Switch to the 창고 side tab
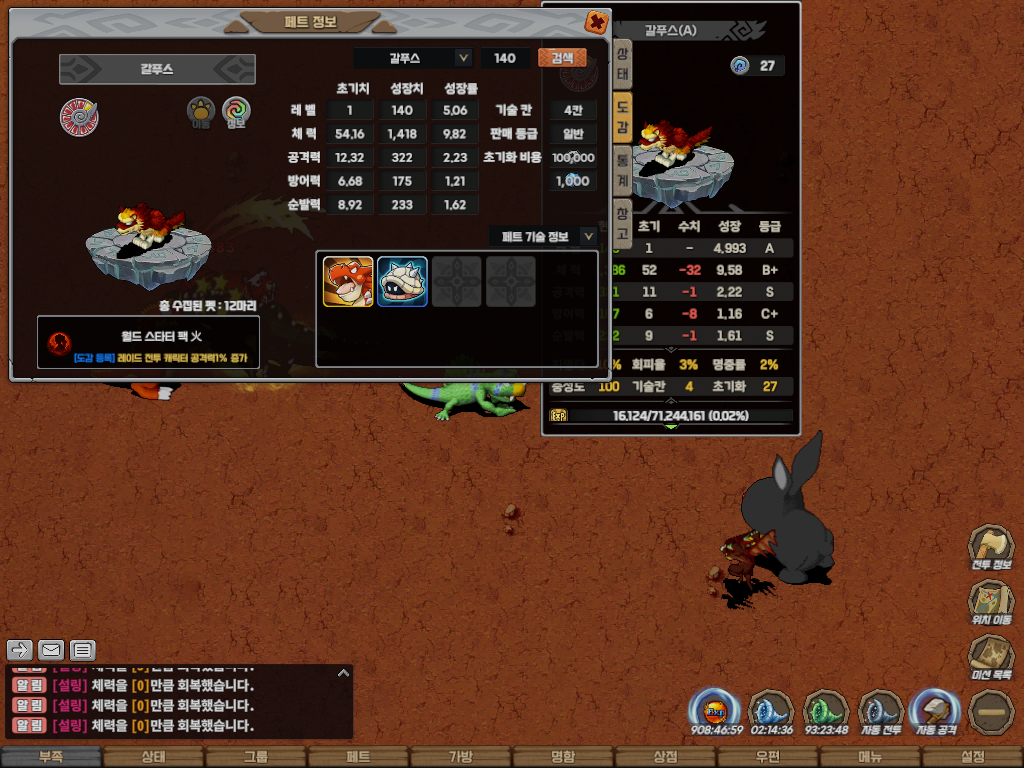This screenshot has width=1024, height=768. pos(622,217)
